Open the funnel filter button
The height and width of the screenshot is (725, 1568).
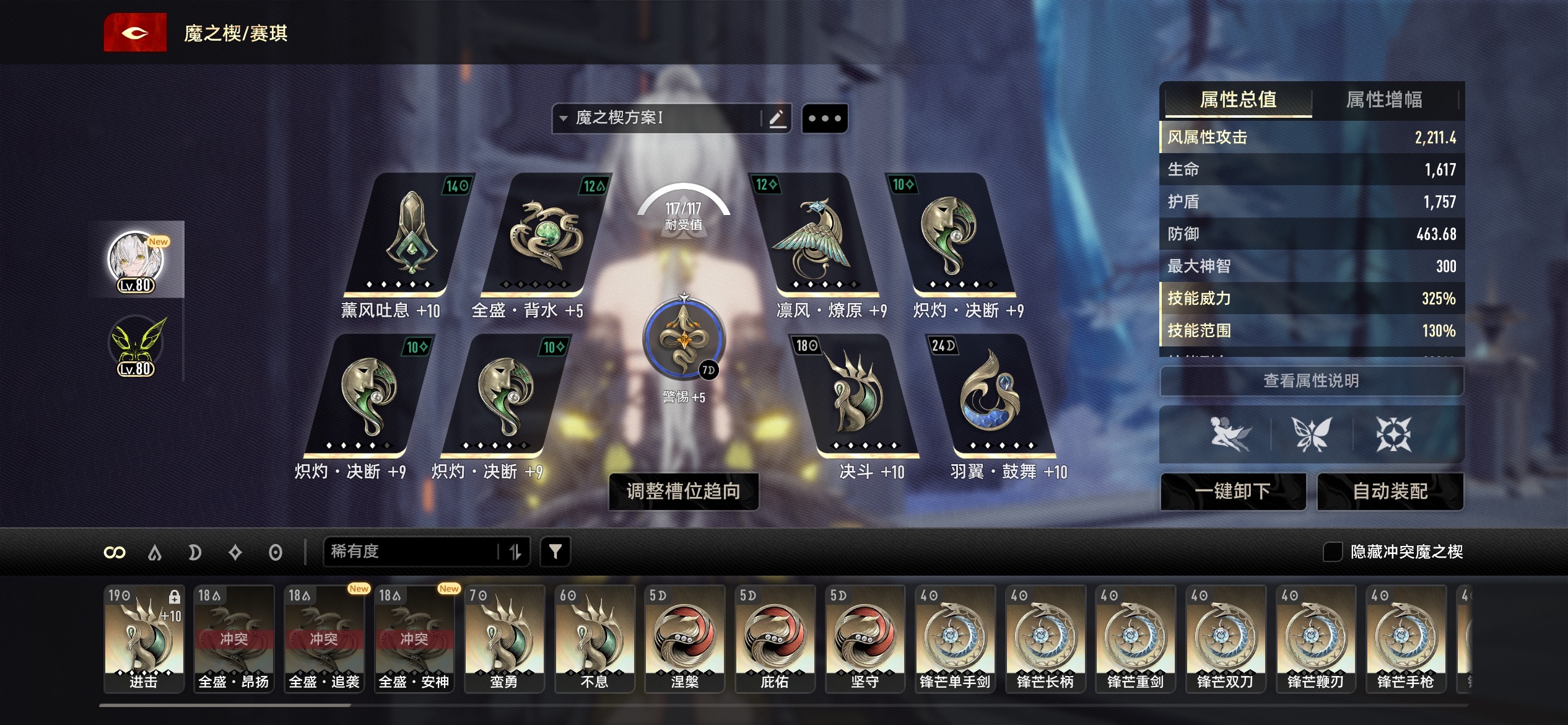[555, 551]
